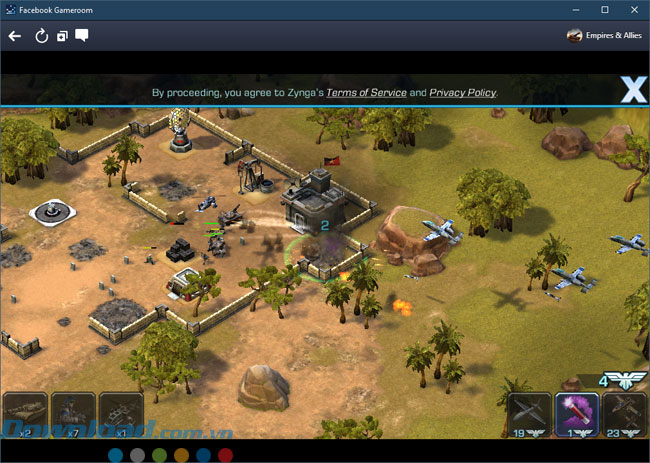
Task: Open the Gameroom chat bubble icon
Action: tap(82, 36)
